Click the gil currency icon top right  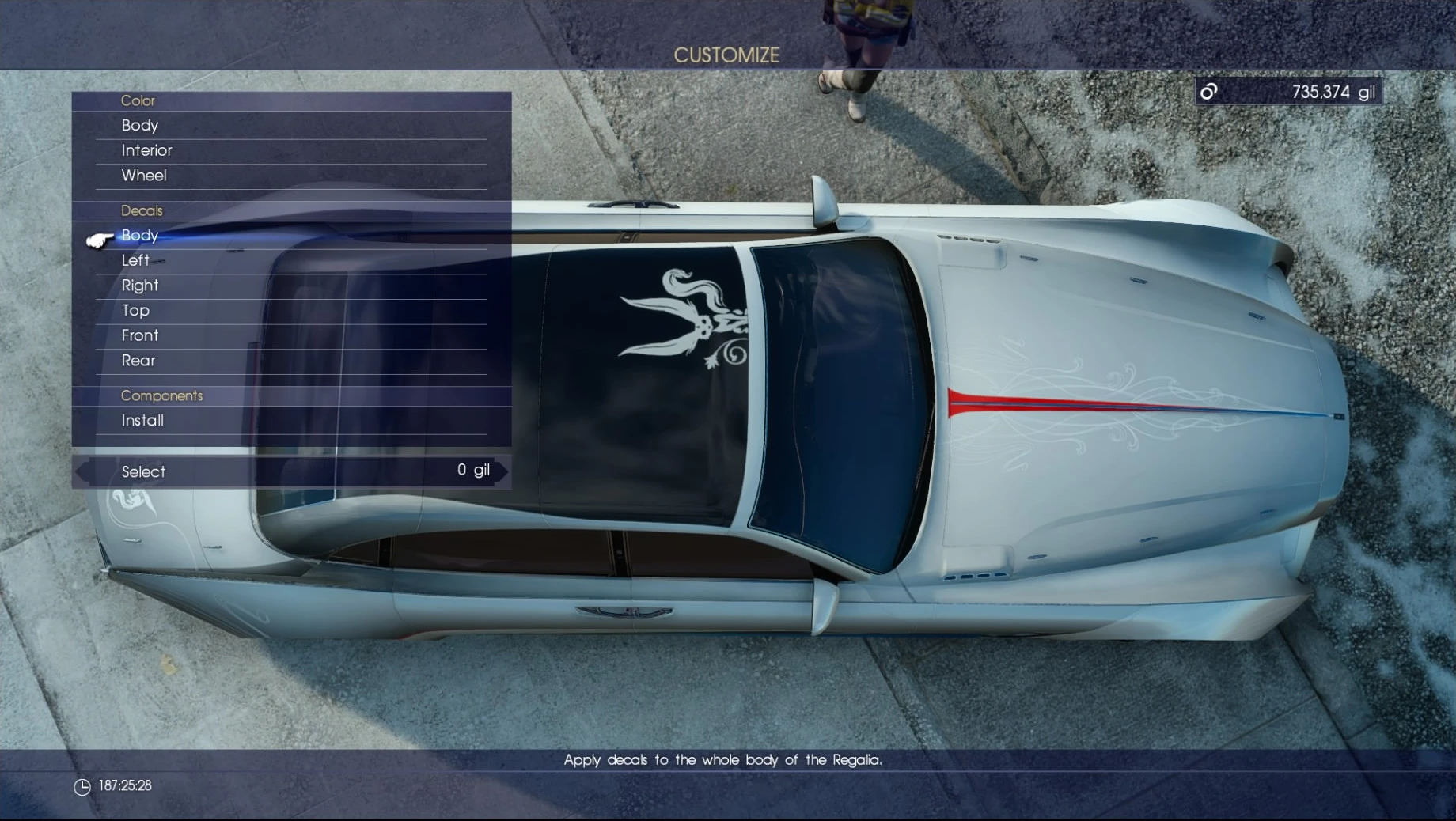(1210, 91)
